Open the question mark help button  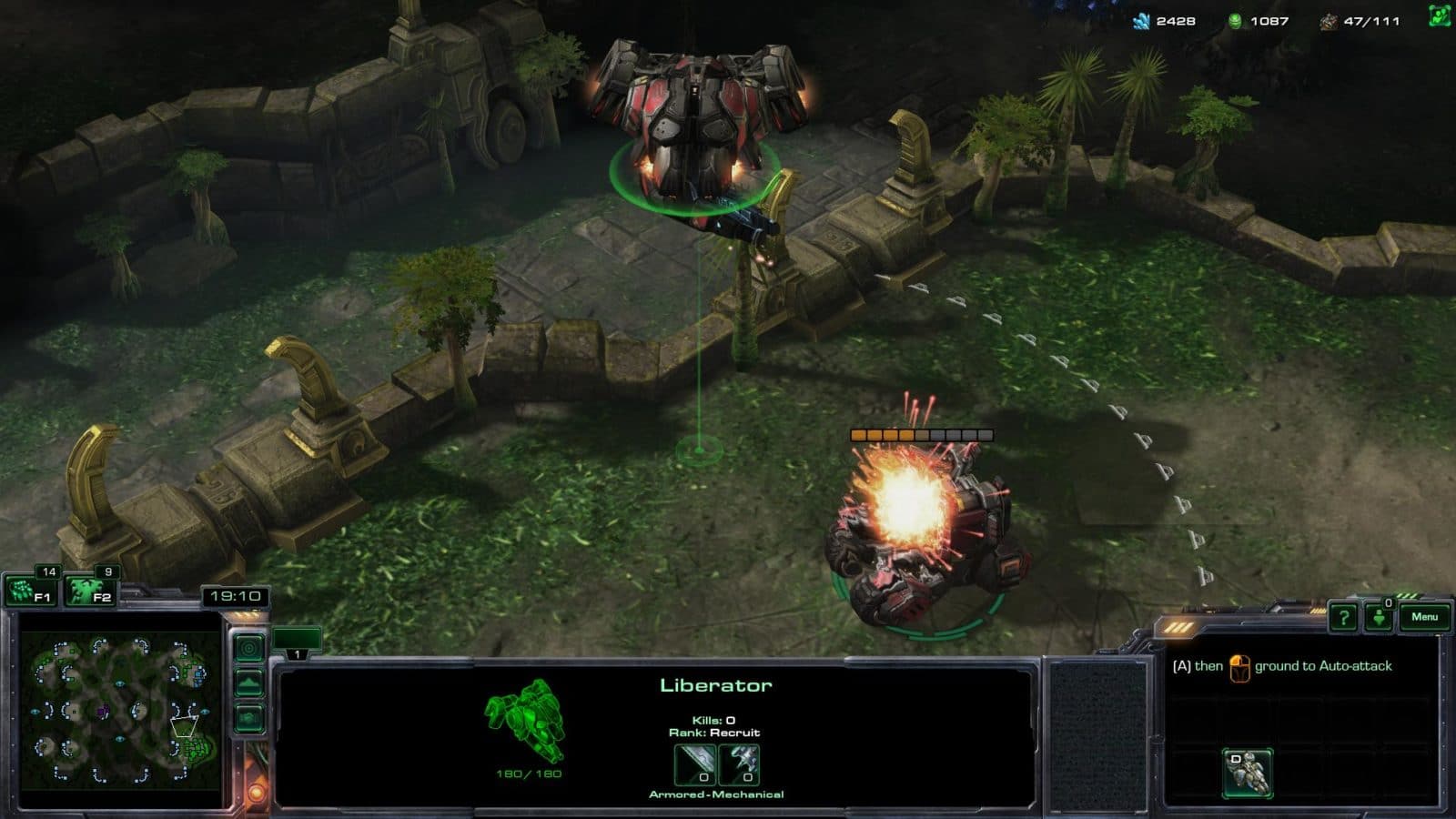click(1343, 618)
